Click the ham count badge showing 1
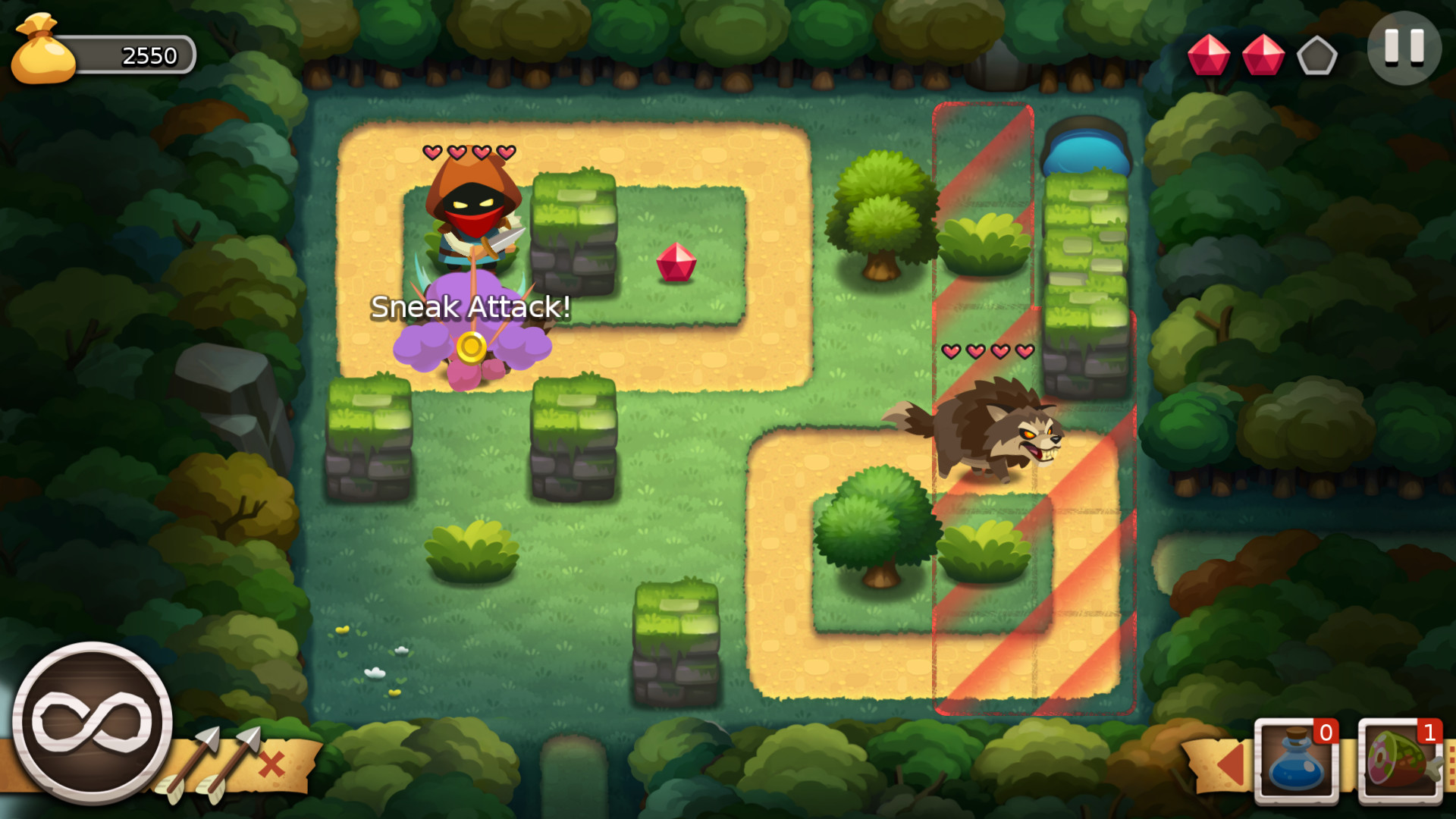 [x=1432, y=733]
